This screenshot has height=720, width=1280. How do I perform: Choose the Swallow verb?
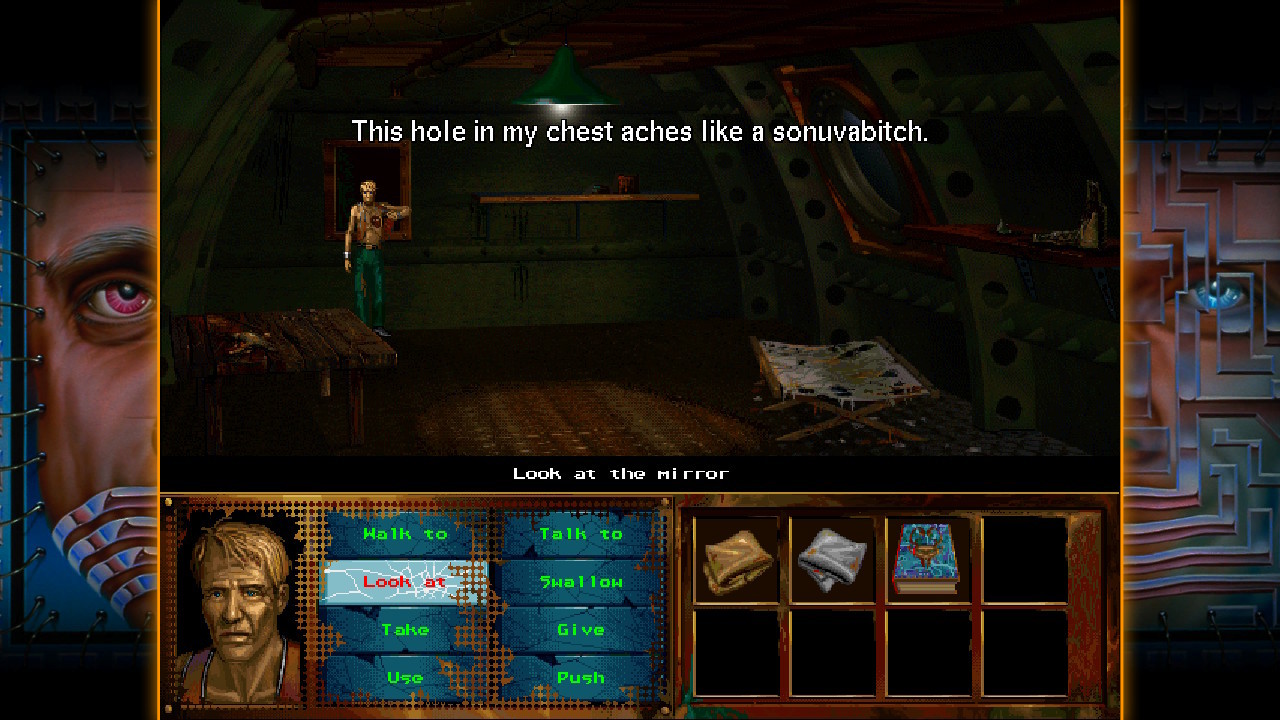[x=580, y=582]
